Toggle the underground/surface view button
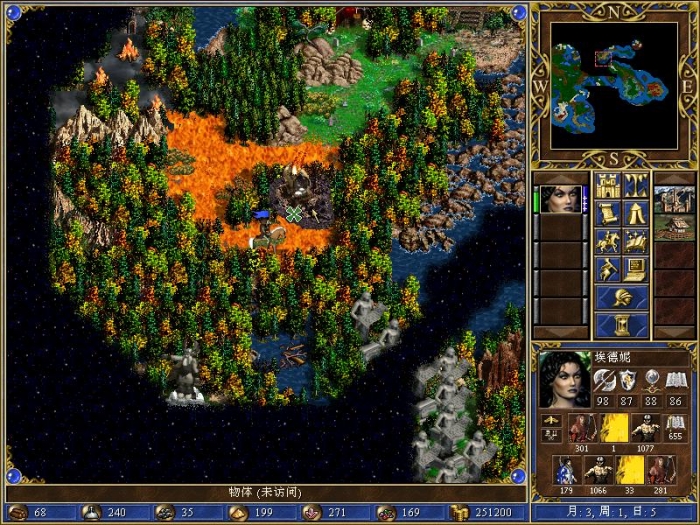This screenshot has width=700, height=525. [636, 185]
